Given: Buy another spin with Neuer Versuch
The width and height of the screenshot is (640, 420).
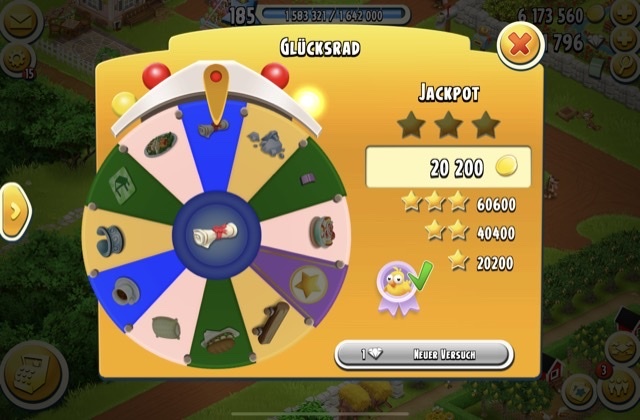Looking at the screenshot, I should point(423,355).
